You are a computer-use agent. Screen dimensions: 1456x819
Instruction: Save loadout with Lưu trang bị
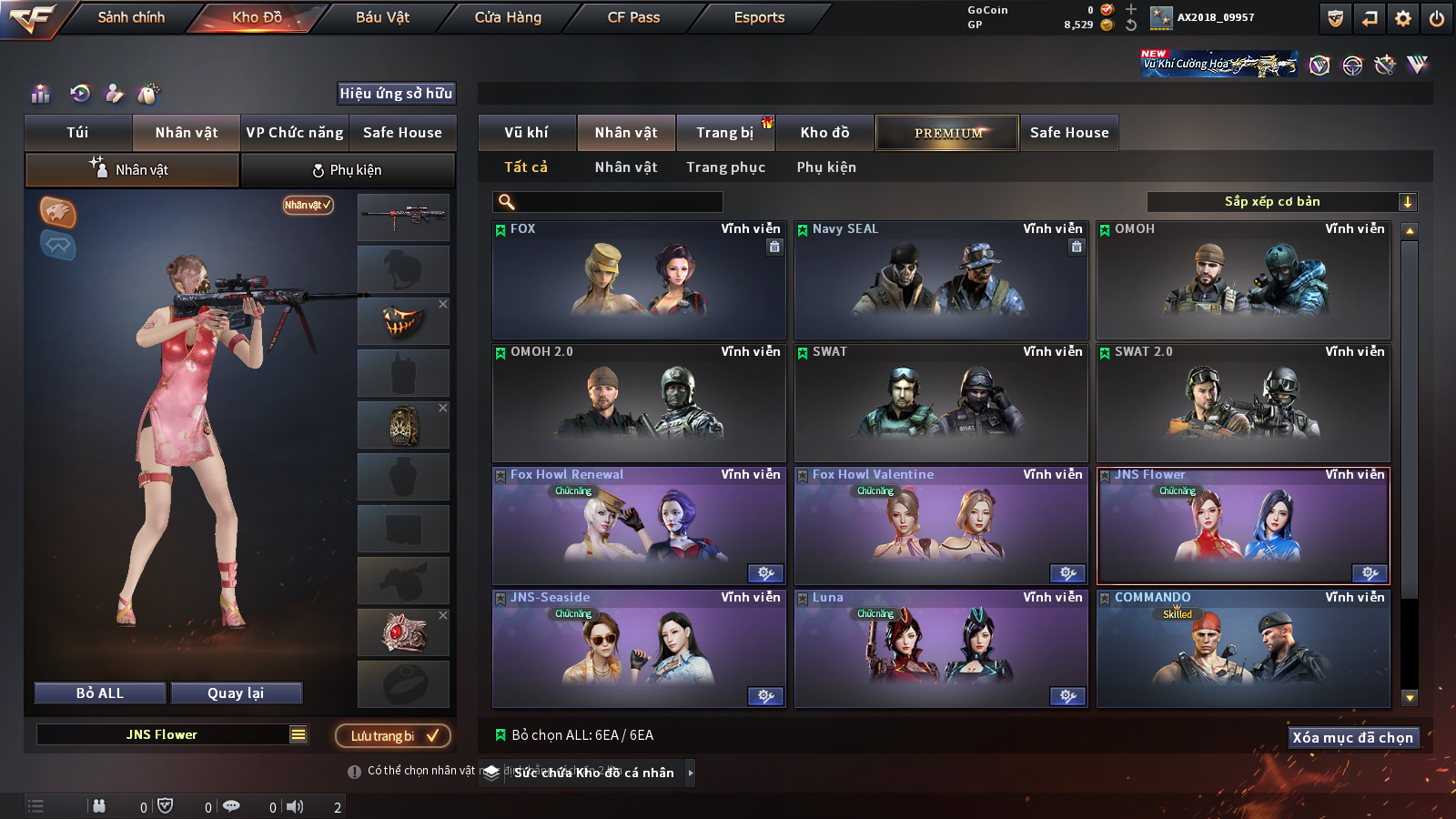tap(393, 735)
